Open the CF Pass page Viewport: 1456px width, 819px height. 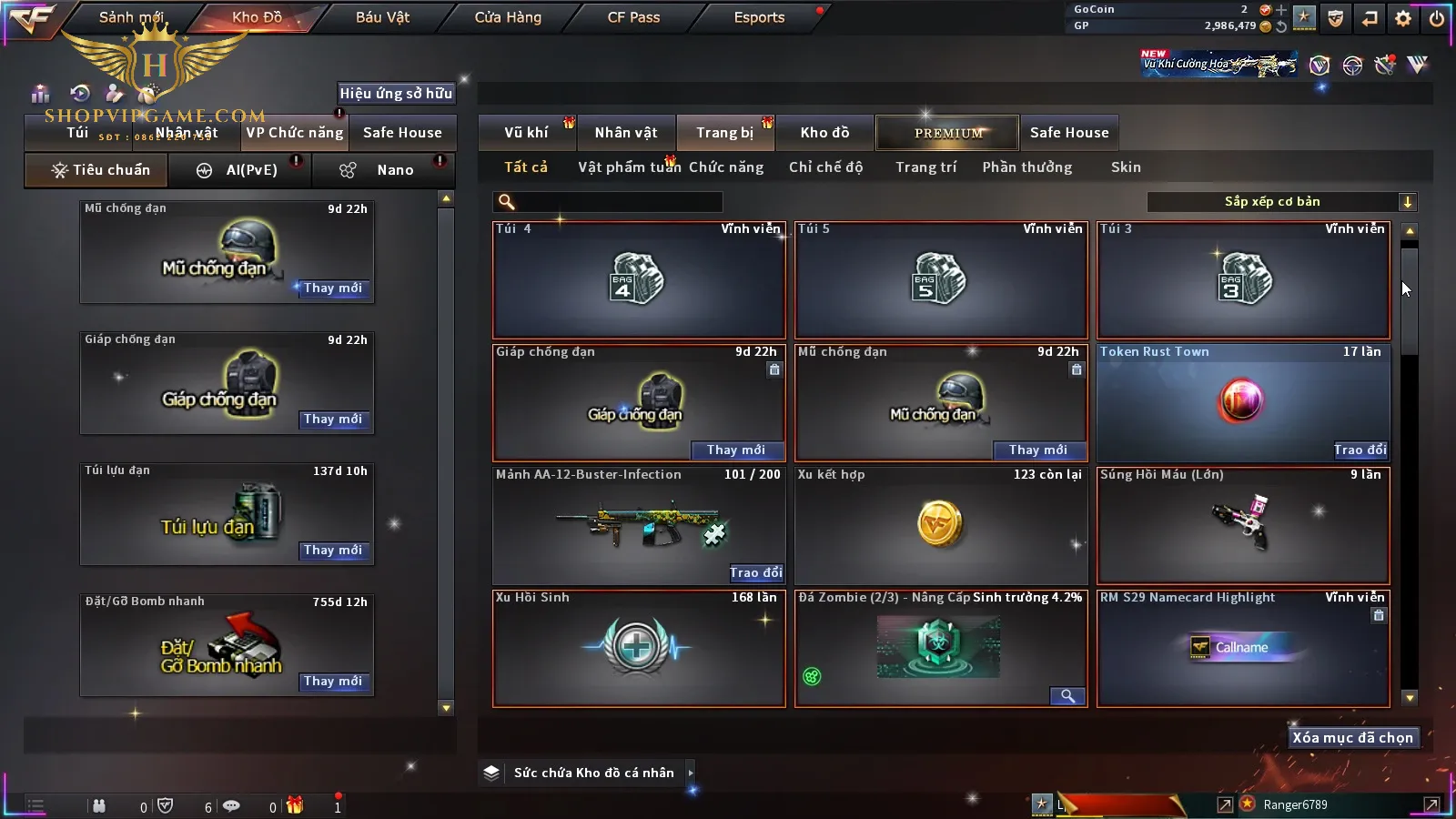pos(633,17)
